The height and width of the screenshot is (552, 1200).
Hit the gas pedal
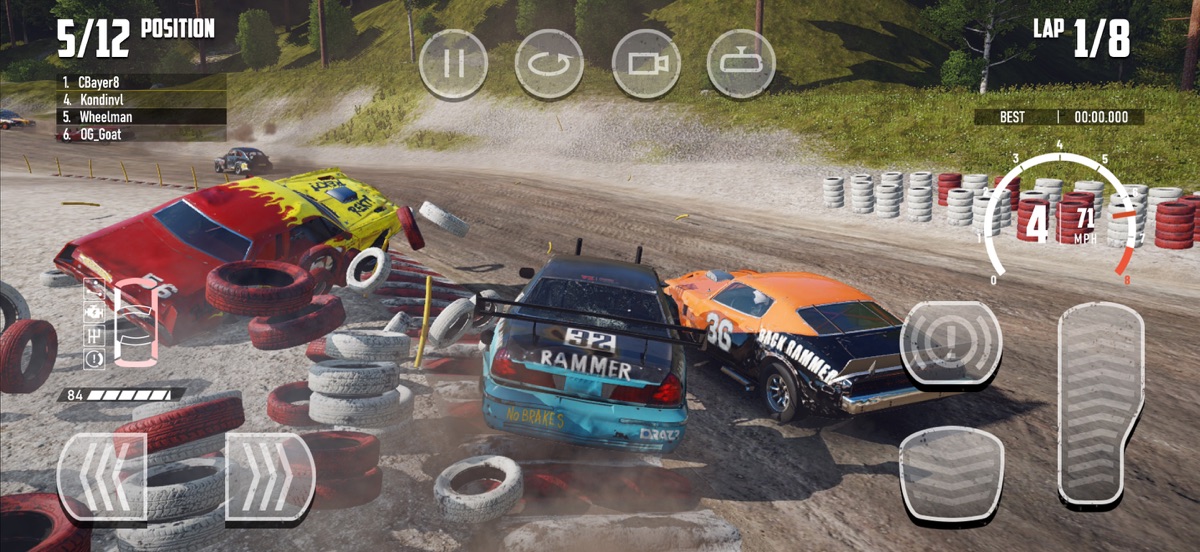pyautogui.click(x=1100, y=402)
